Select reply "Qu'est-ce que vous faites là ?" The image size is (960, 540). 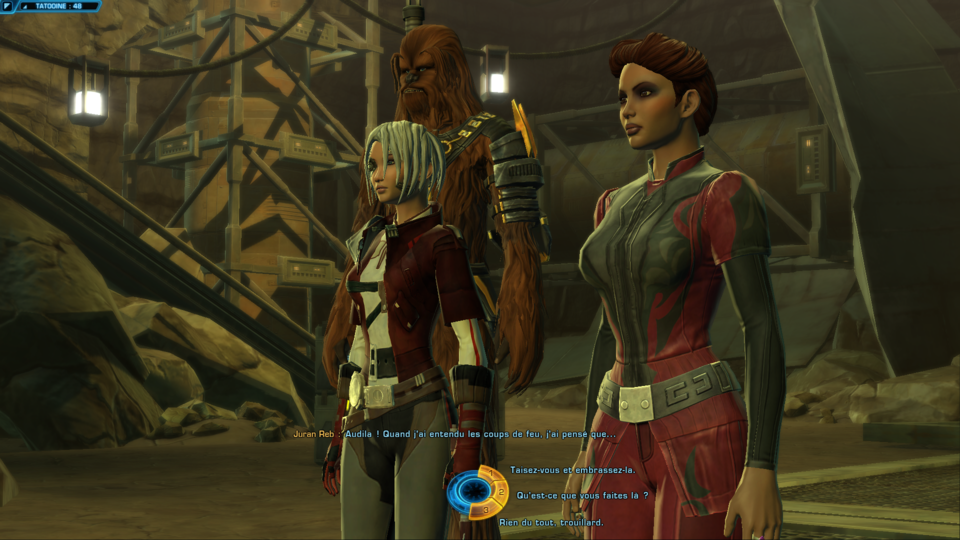(x=582, y=495)
